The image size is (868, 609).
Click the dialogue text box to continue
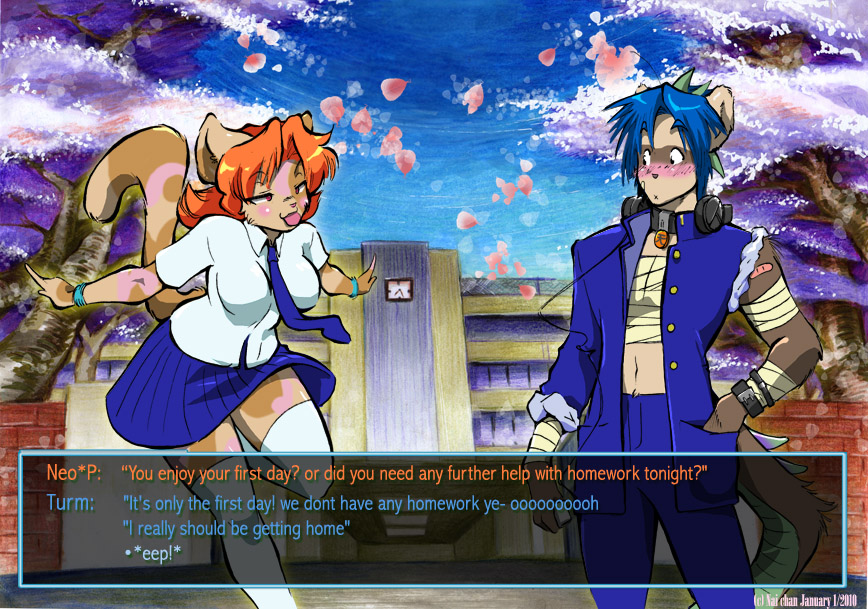[x=432, y=518]
